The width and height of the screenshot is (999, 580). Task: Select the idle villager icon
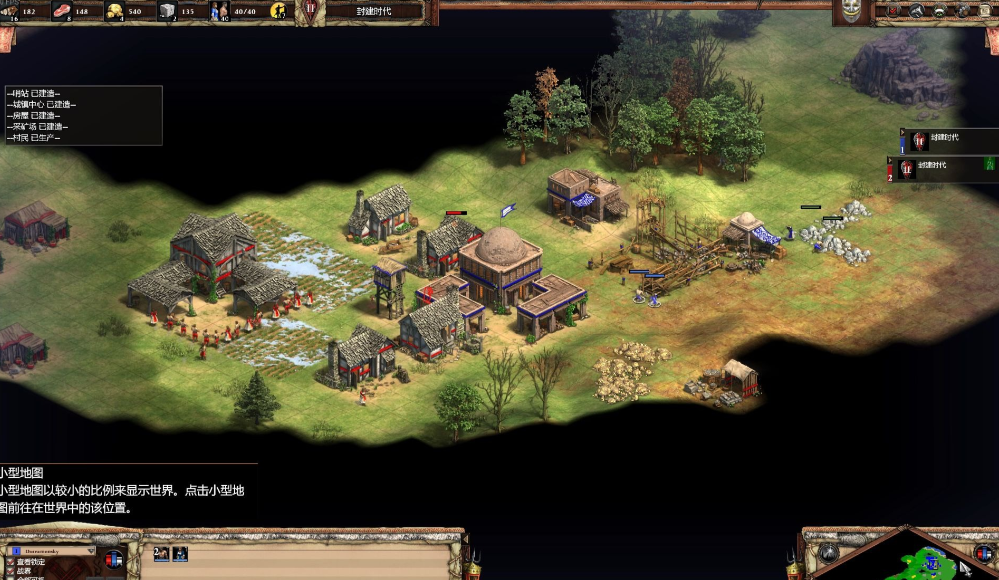click(277, 12)
